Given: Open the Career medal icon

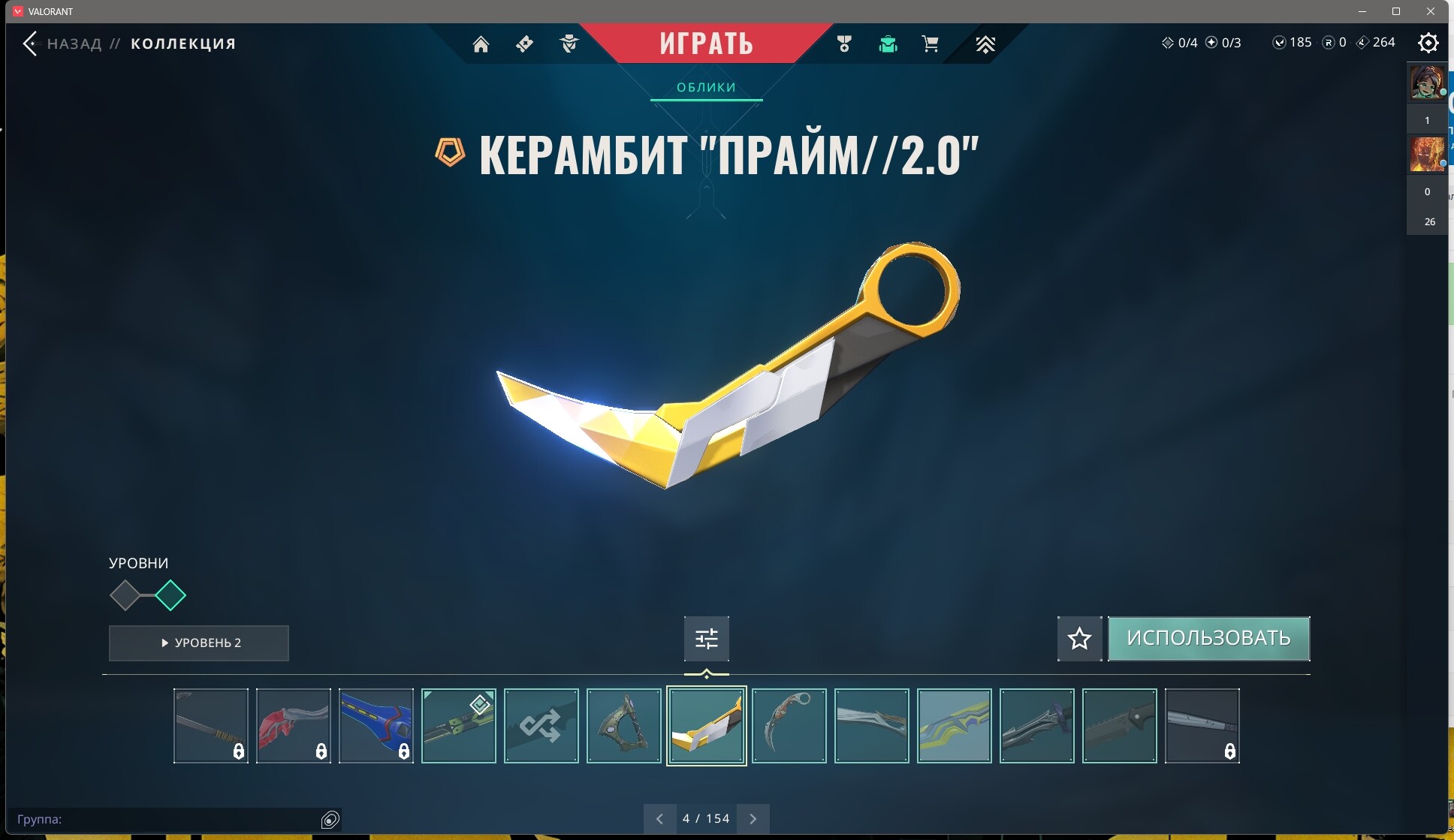Looking at the screenshot, I should pyautogui.click(x=844, y=44).
